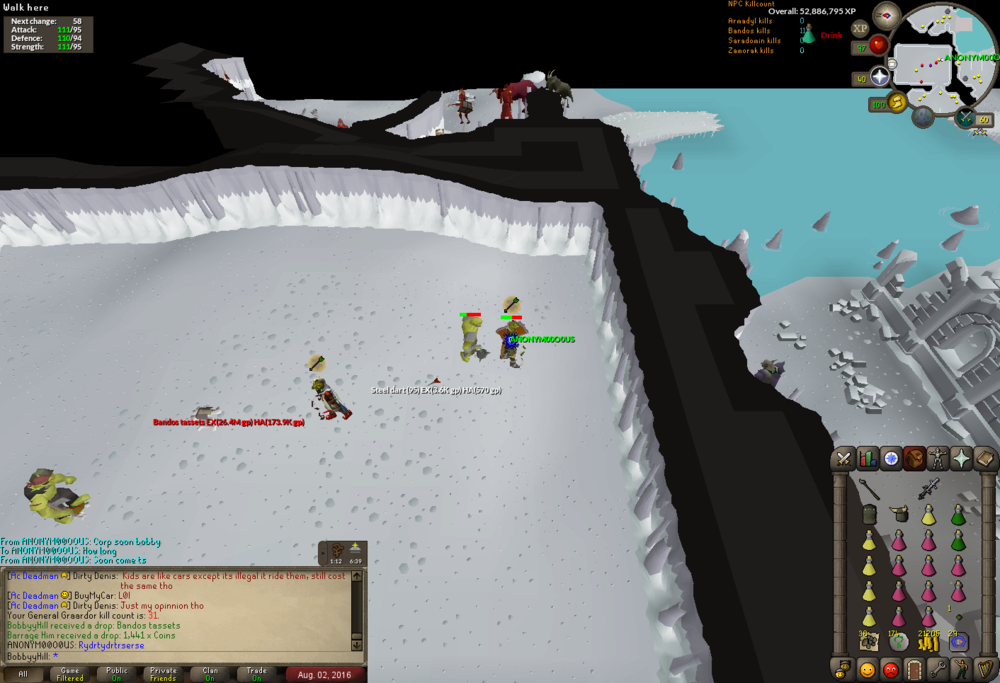Open the Logout door tab
The image size is (1000, 683).
click(914, 669)
